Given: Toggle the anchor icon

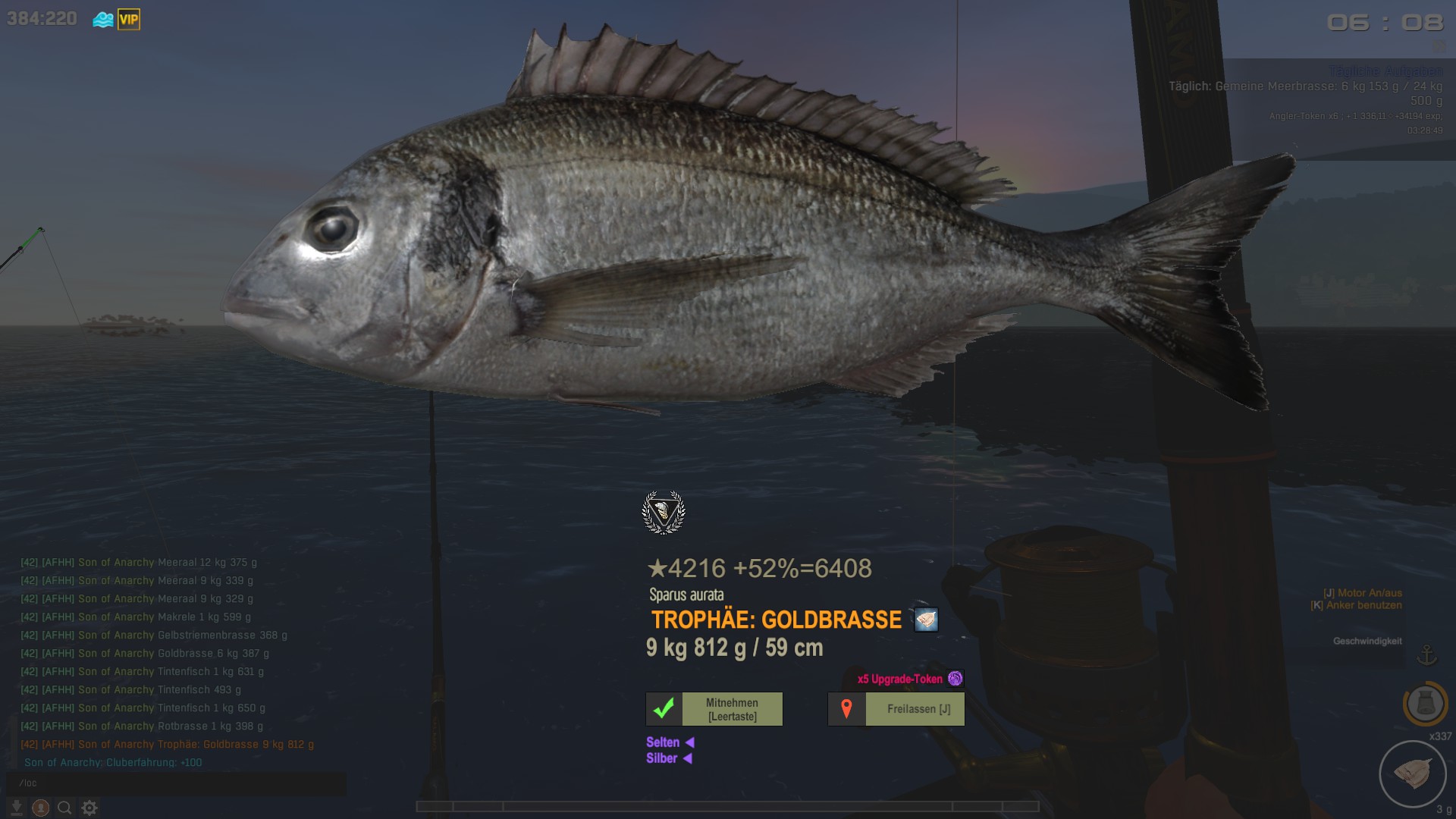Looking at the screenshot, I should [x=1427, y=654].
